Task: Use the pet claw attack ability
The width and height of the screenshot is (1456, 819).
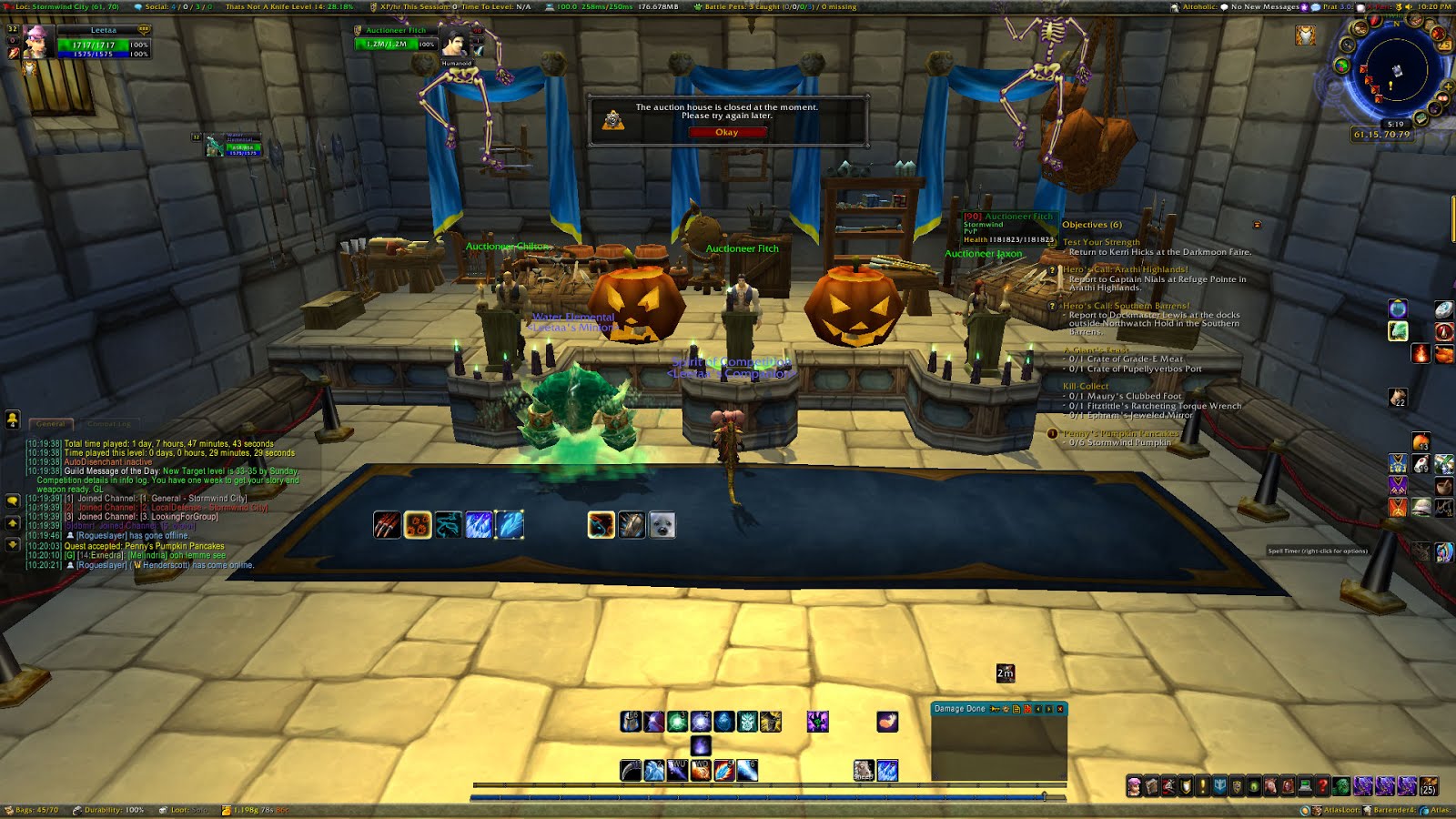Action: (387, 525)
